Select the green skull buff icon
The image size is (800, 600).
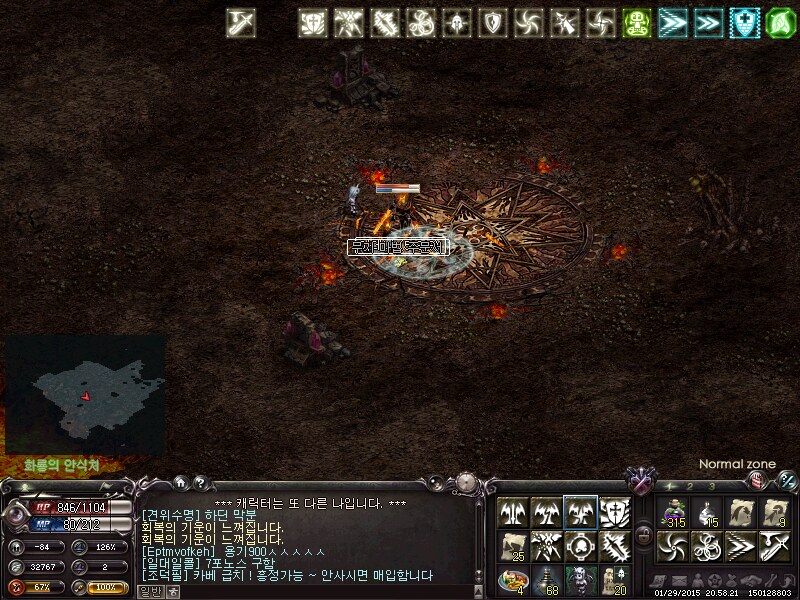click(x=638, y=23)
